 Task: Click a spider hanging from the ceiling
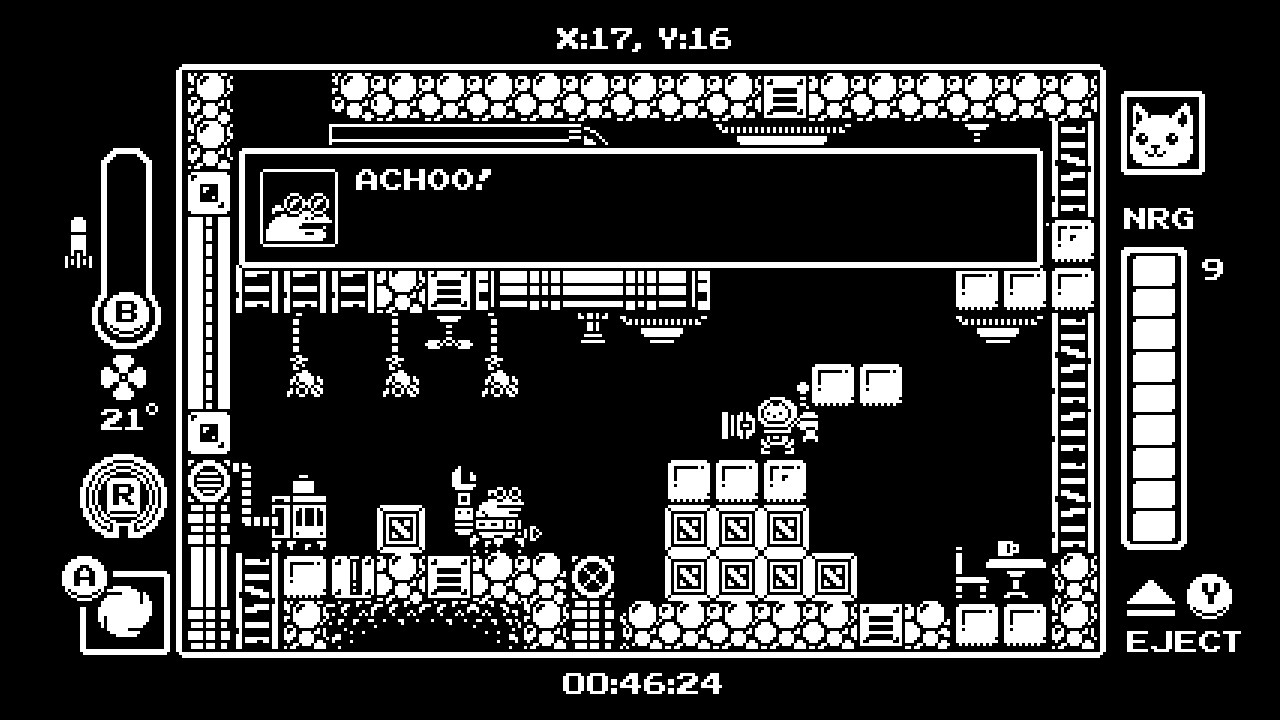[x=303, y=383]
